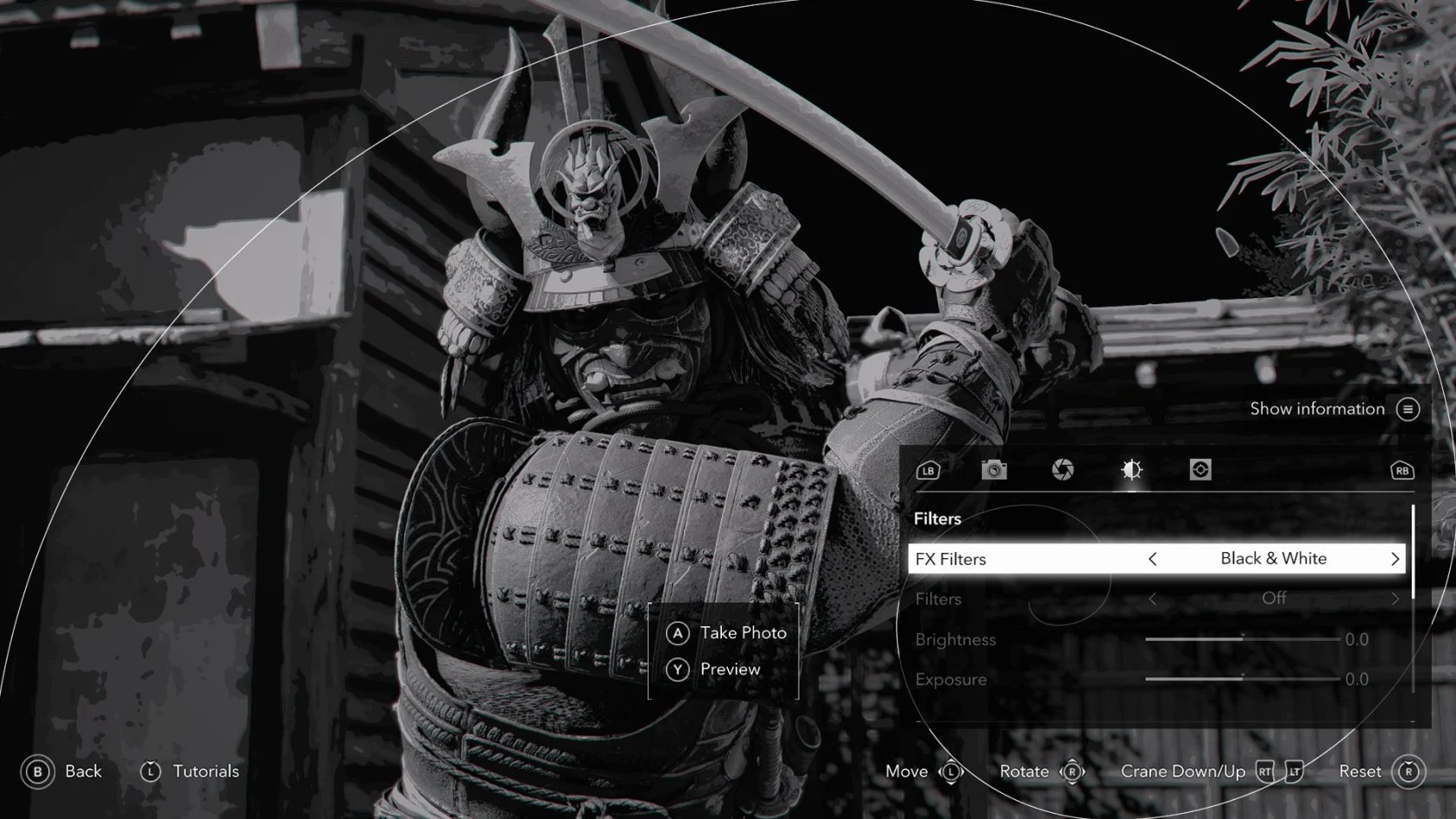The width and height of the screenshot is (1456, 819).
Task: Open the aperture shutter tab
Action: pyautogui.click(x=1063, y=470)
